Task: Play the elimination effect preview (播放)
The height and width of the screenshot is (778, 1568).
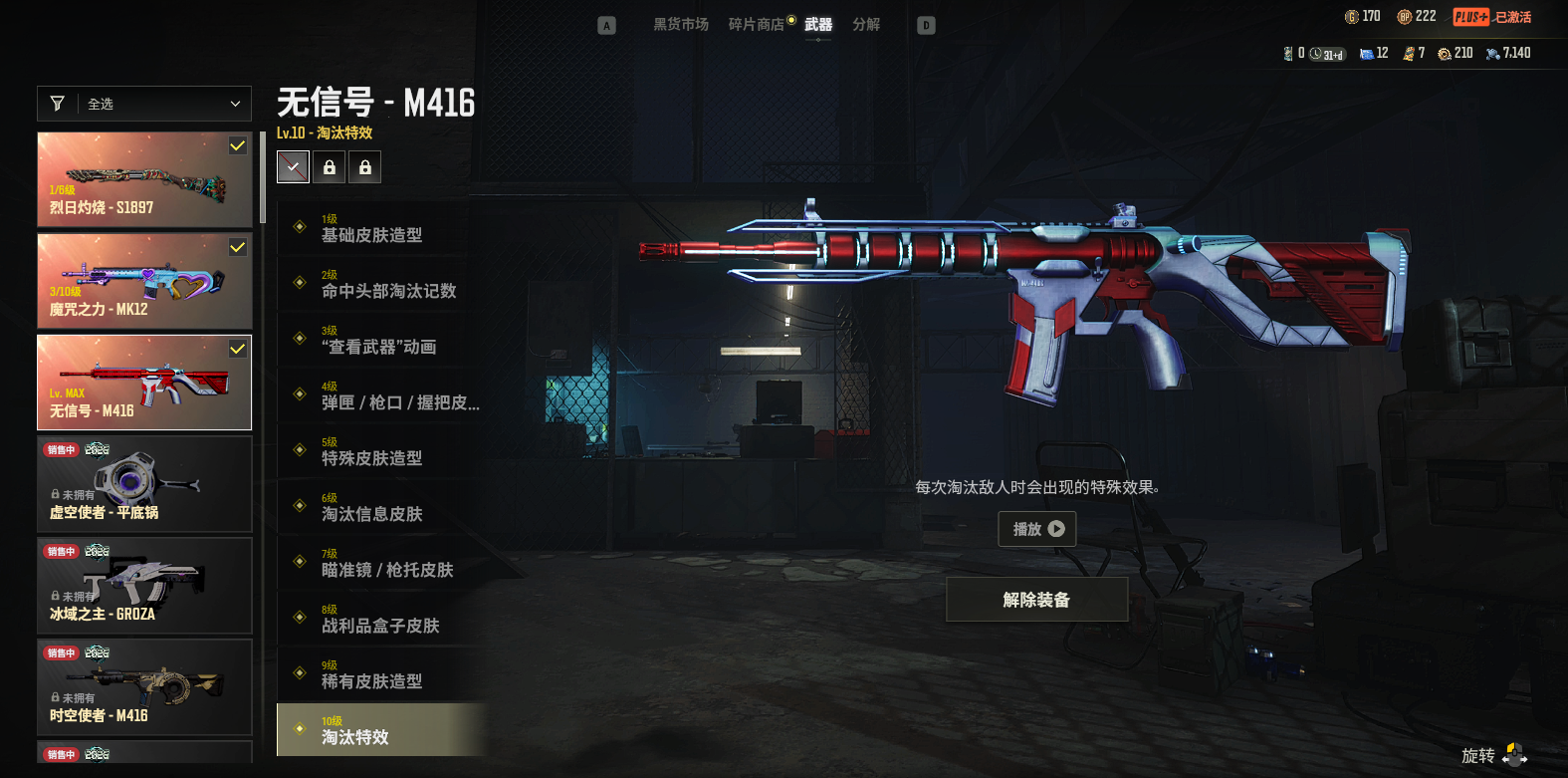Action: click(x=1037, y=529)
